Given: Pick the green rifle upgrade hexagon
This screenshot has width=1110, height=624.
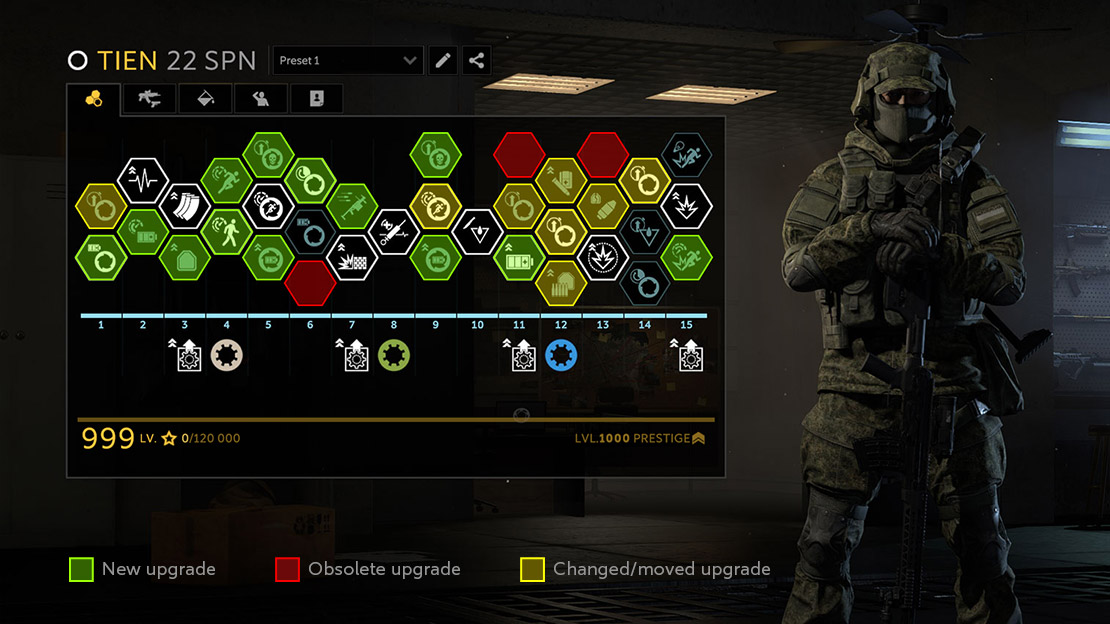Looking at the screenshot, I should point(352,207).
